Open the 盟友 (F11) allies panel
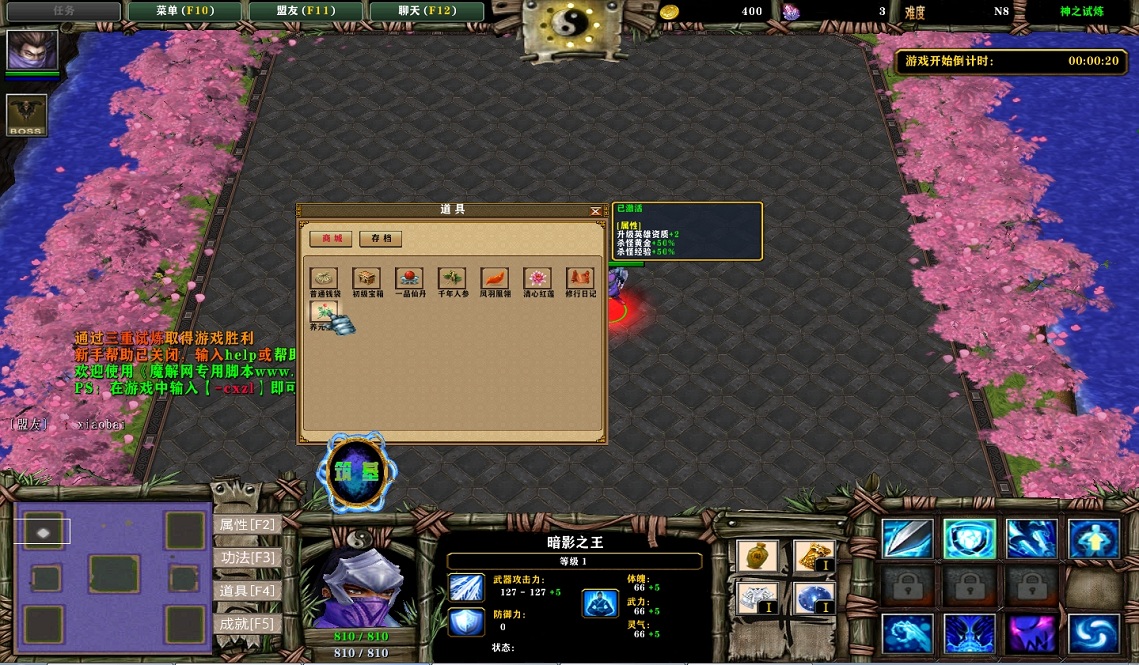This screenshot has width=1139, height=665. (307, 11)
